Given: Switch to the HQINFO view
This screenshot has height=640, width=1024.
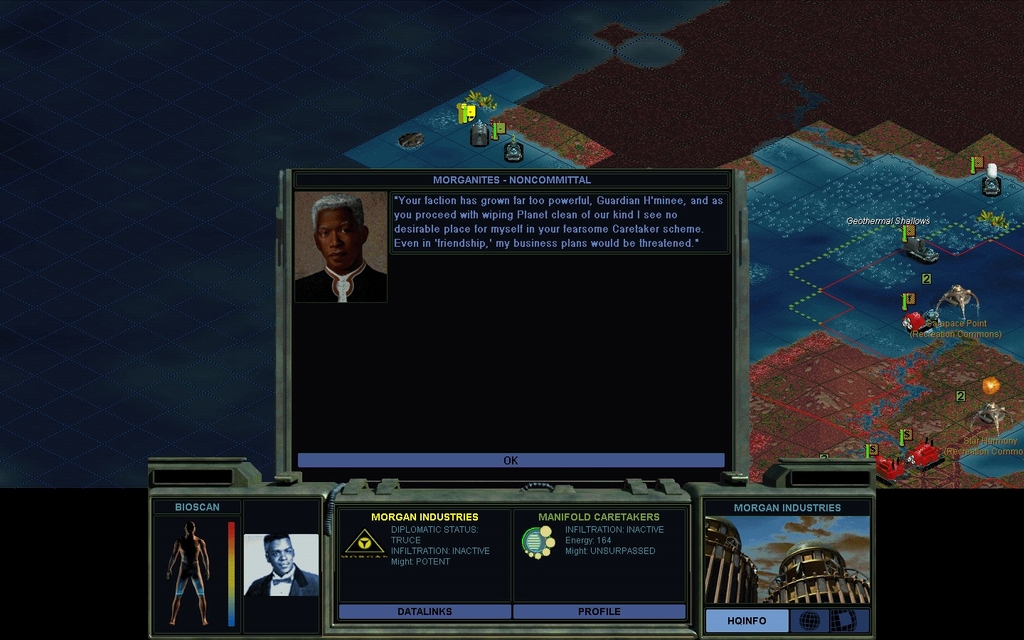Looking at the screenshot, I should pyautogui.click(x=746, y=621).
